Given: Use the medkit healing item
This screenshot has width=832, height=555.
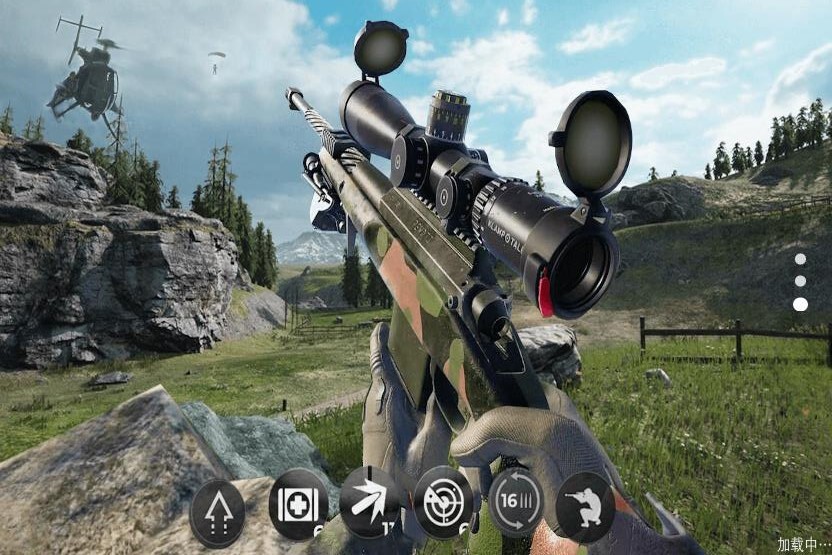Looking at the screenshot, I should pos(298,503).
